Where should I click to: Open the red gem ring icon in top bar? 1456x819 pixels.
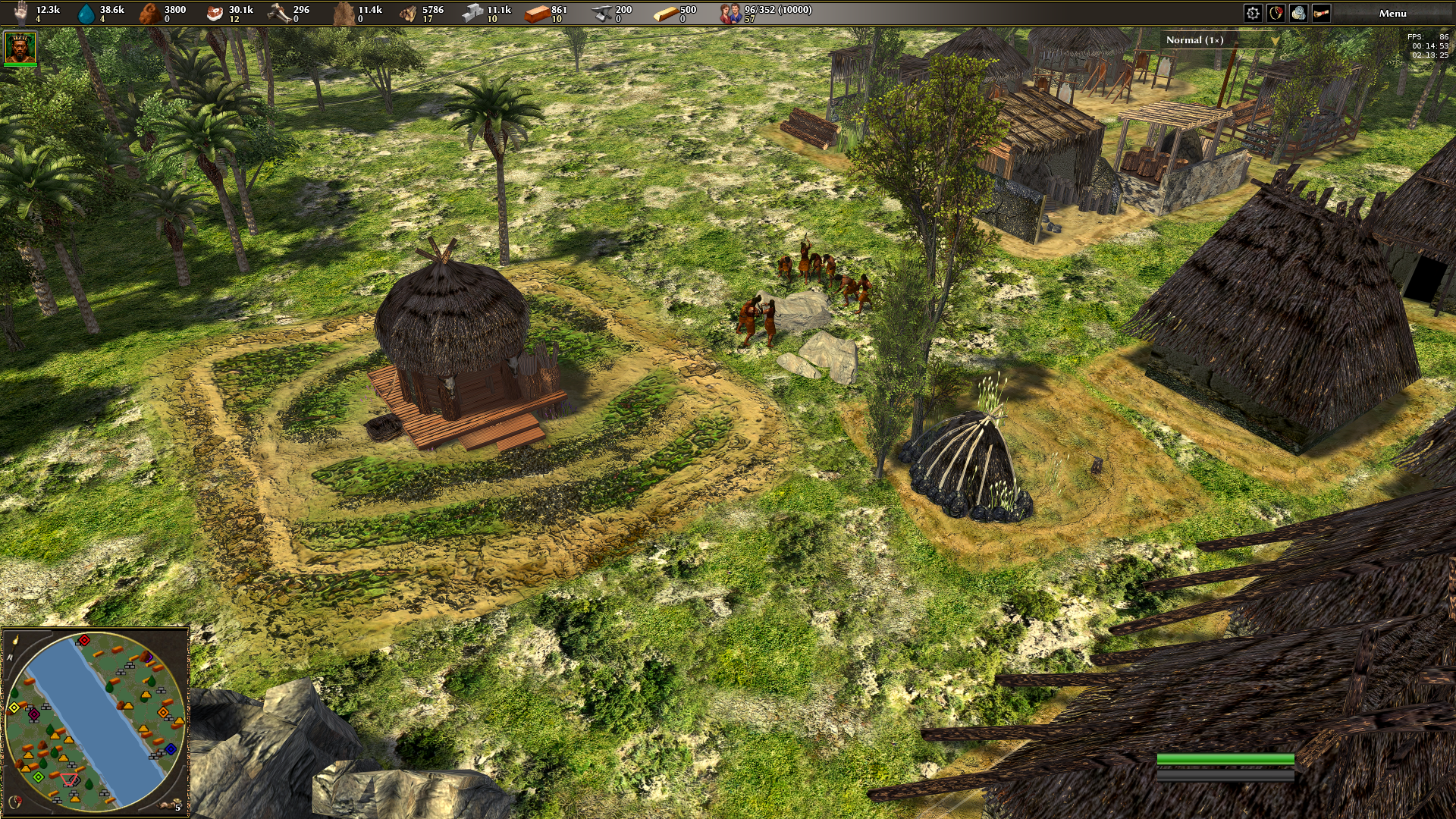pos(1276,13)
